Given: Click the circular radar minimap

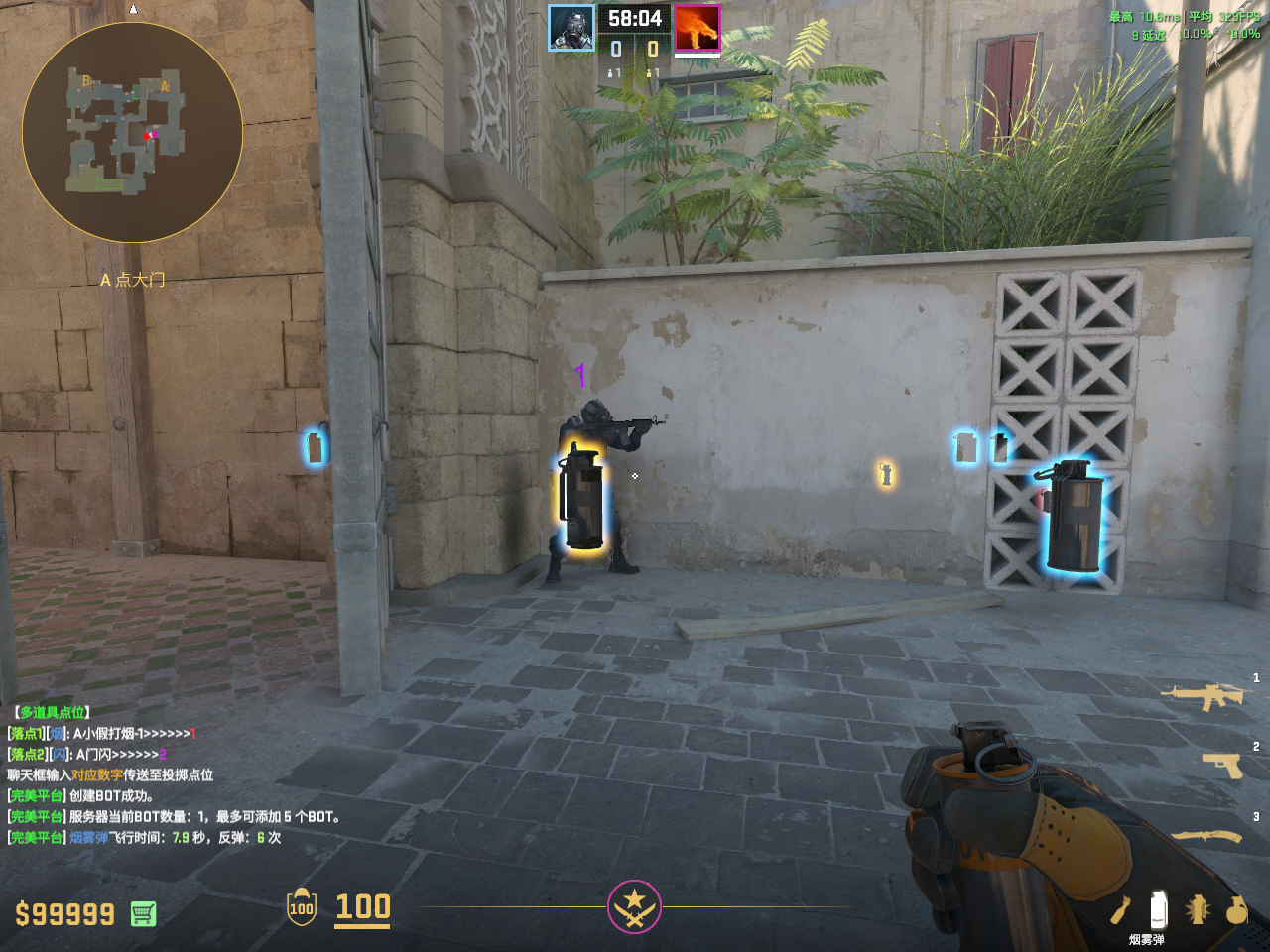Looking at the screenshot, I should point(132,132).
